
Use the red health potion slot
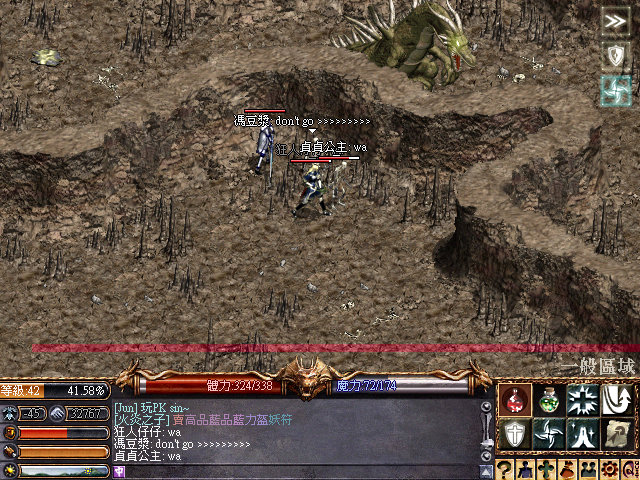515,401
